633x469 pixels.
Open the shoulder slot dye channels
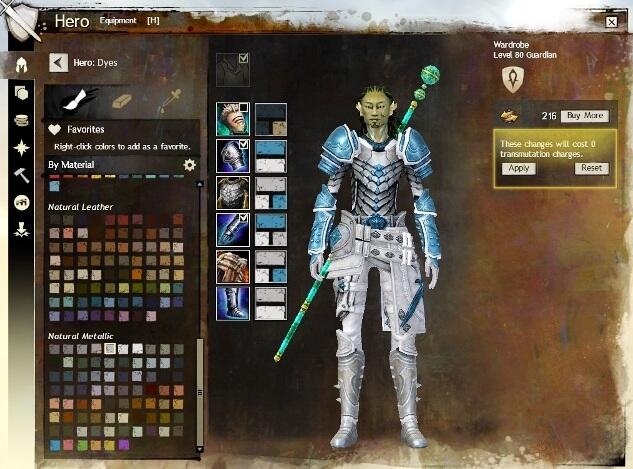(x=271, y=156)
